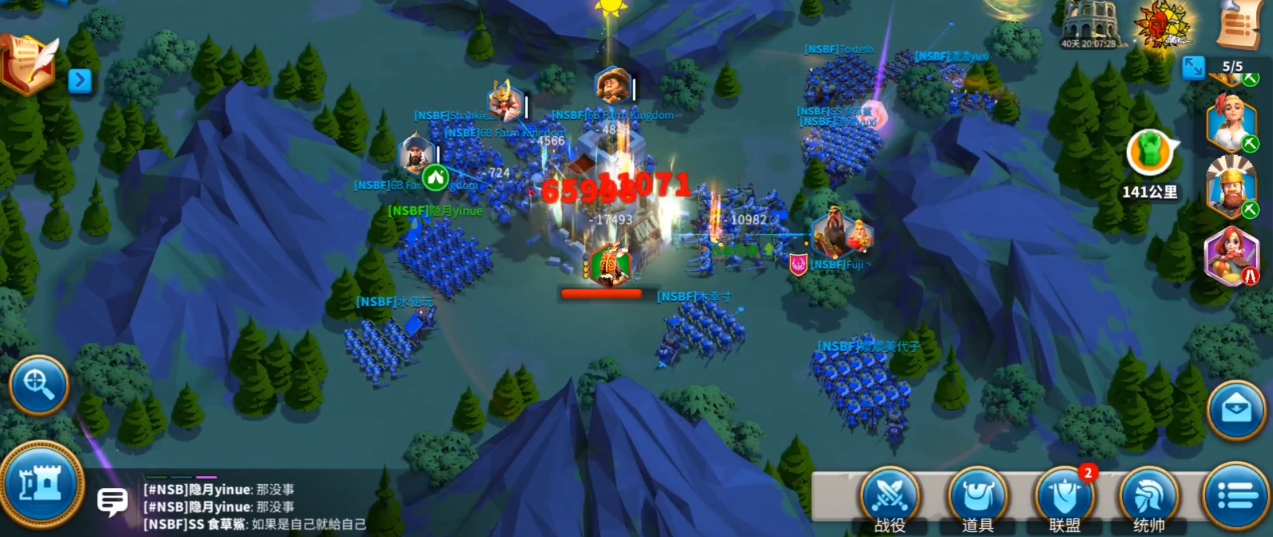
Task: Tap the green fist 141公里 marker
Action: [x=1149, y=153]
